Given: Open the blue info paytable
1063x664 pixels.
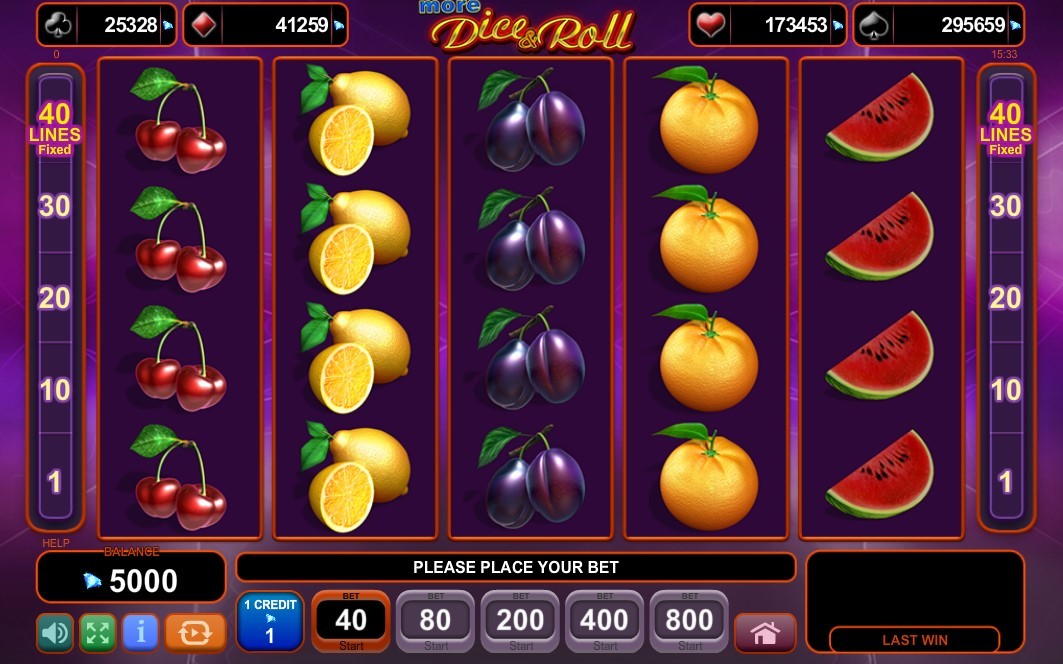Looking at the screenshot, I should [x=141, y=632].
